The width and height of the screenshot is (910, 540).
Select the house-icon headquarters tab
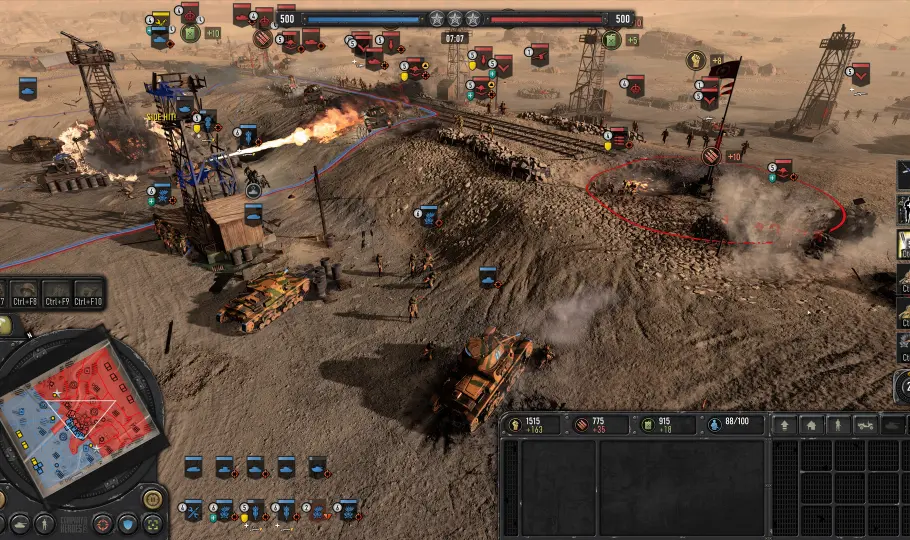pos(811,425)
